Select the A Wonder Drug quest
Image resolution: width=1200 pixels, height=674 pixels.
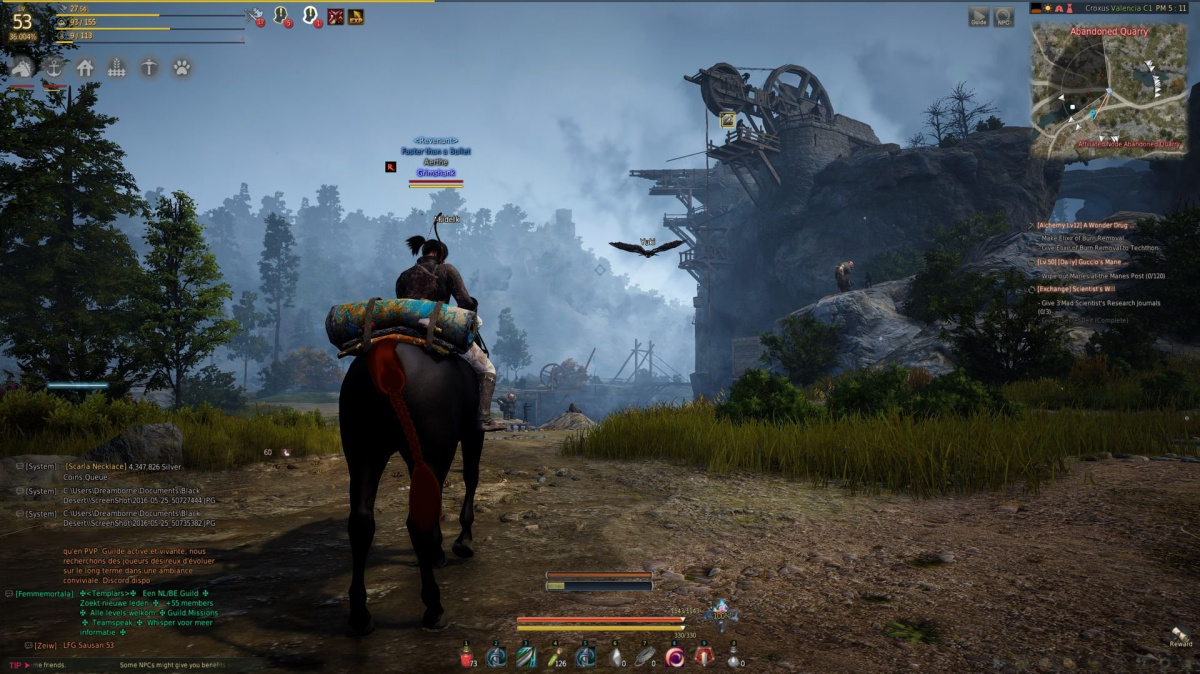pos(1083,225)
